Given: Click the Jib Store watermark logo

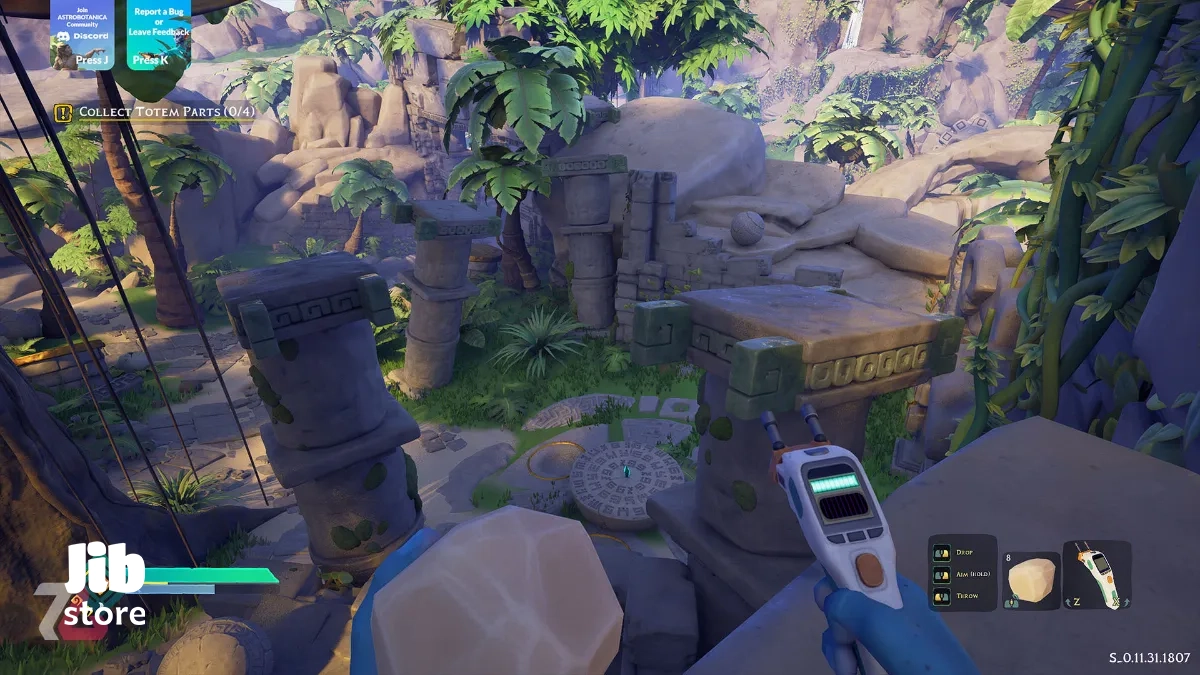Looking at the screenshot, I should 103,588.
